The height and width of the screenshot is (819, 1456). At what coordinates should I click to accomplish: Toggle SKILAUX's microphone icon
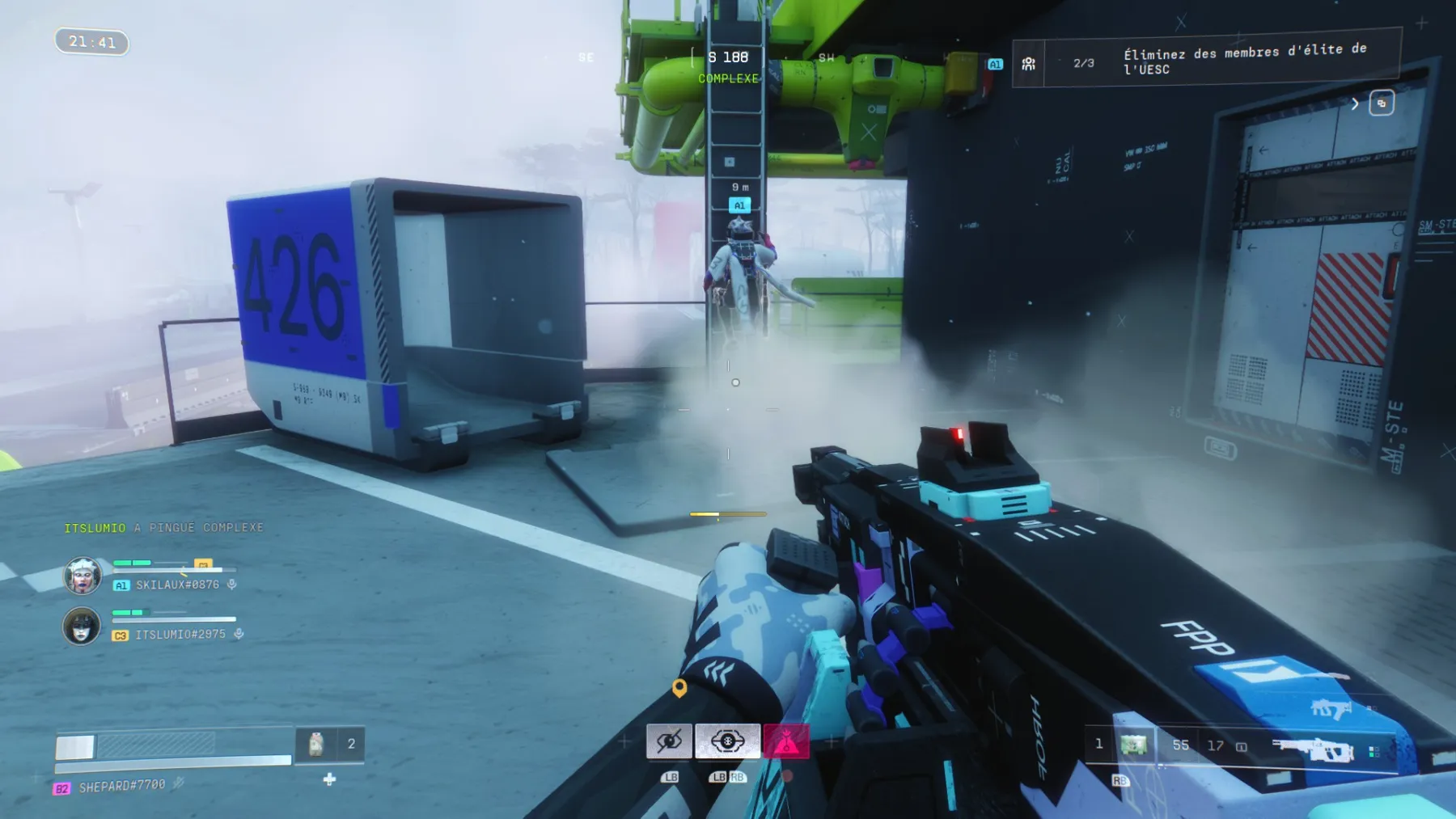[232, 584]
